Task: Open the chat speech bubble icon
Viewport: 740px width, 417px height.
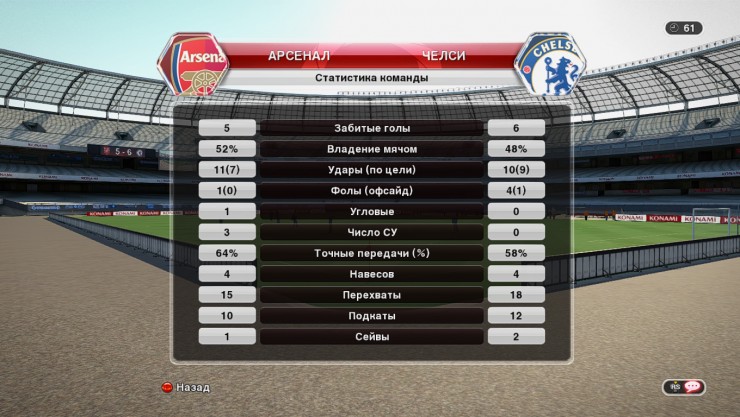Action: click(x=692, y=387)
